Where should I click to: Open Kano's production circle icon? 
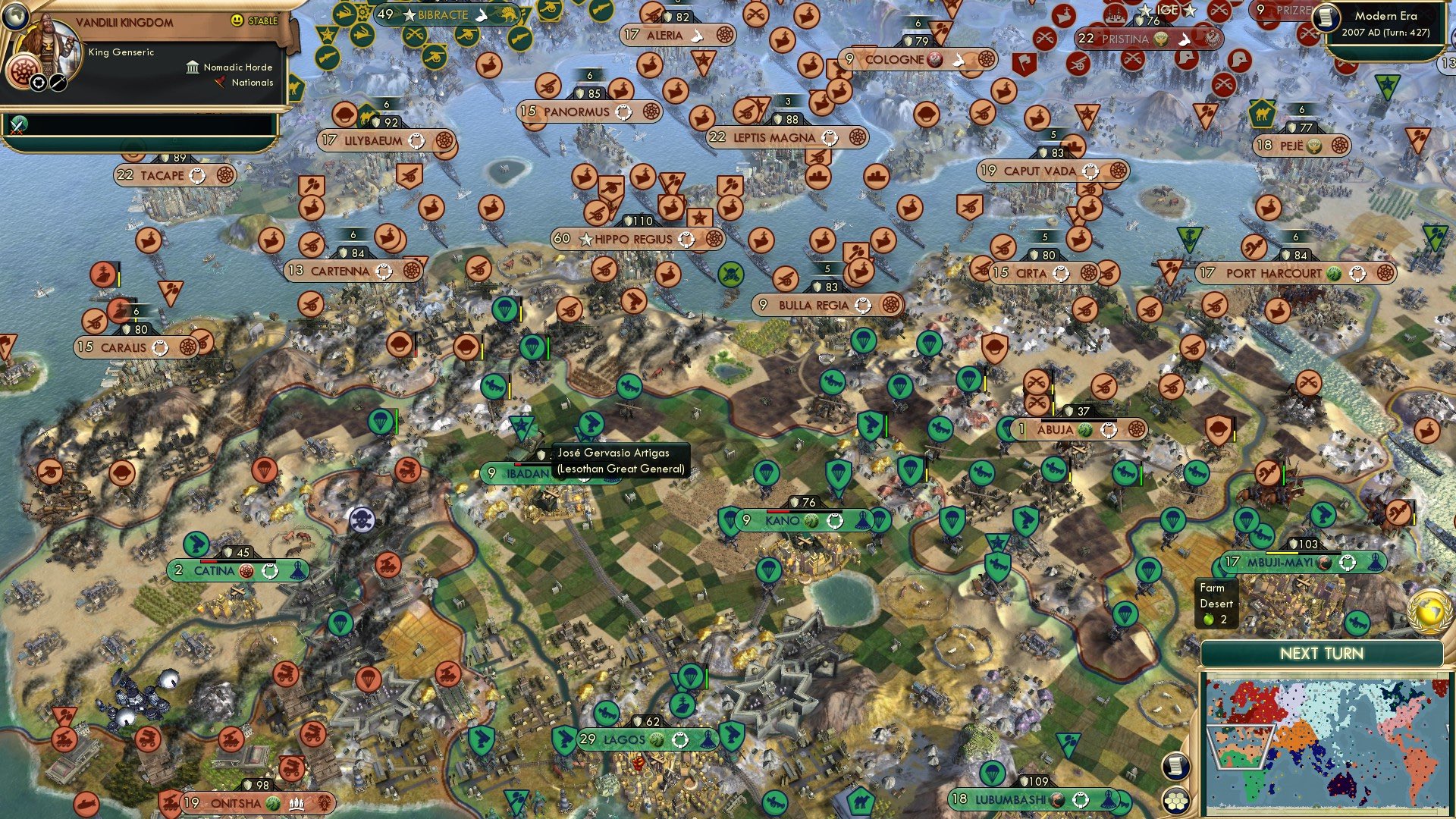click(836, 520)
